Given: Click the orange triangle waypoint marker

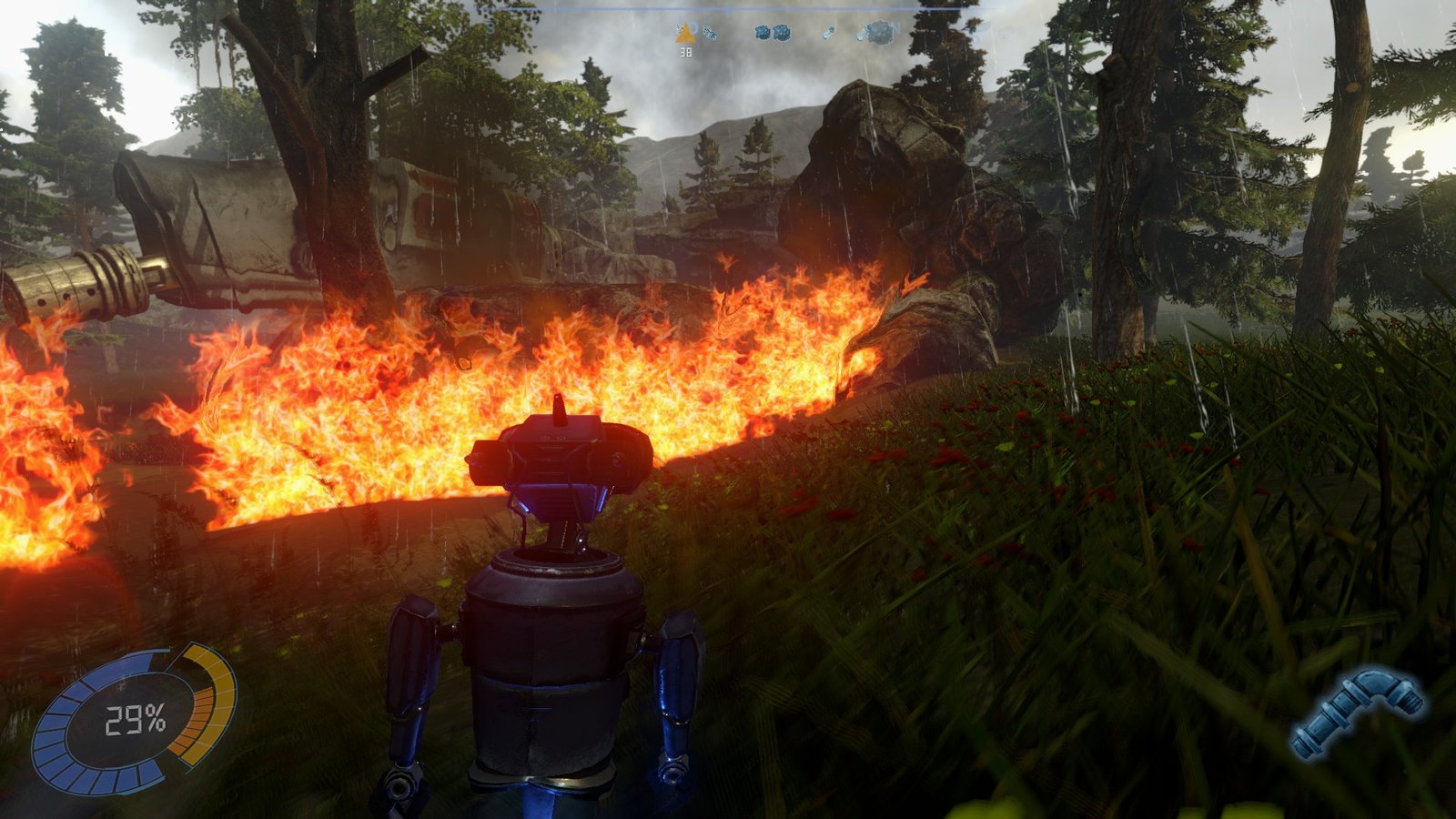Looking at the screenshot, I should [685, 35].
